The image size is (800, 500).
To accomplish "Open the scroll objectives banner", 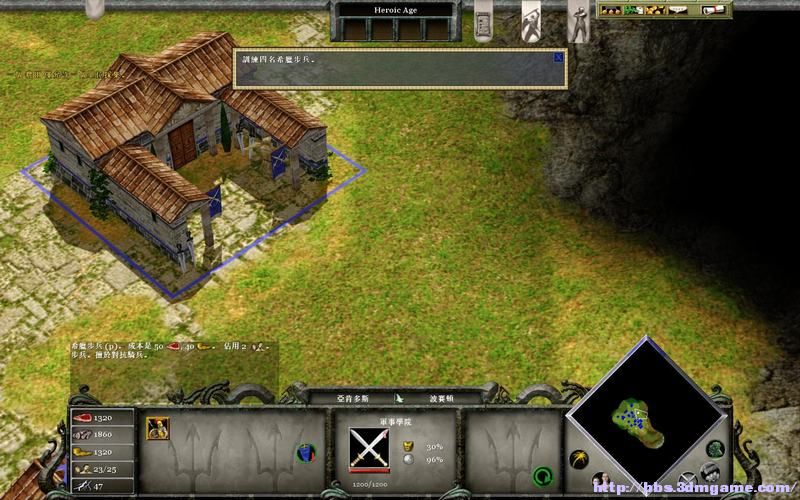I will click(x=483, y=23).
